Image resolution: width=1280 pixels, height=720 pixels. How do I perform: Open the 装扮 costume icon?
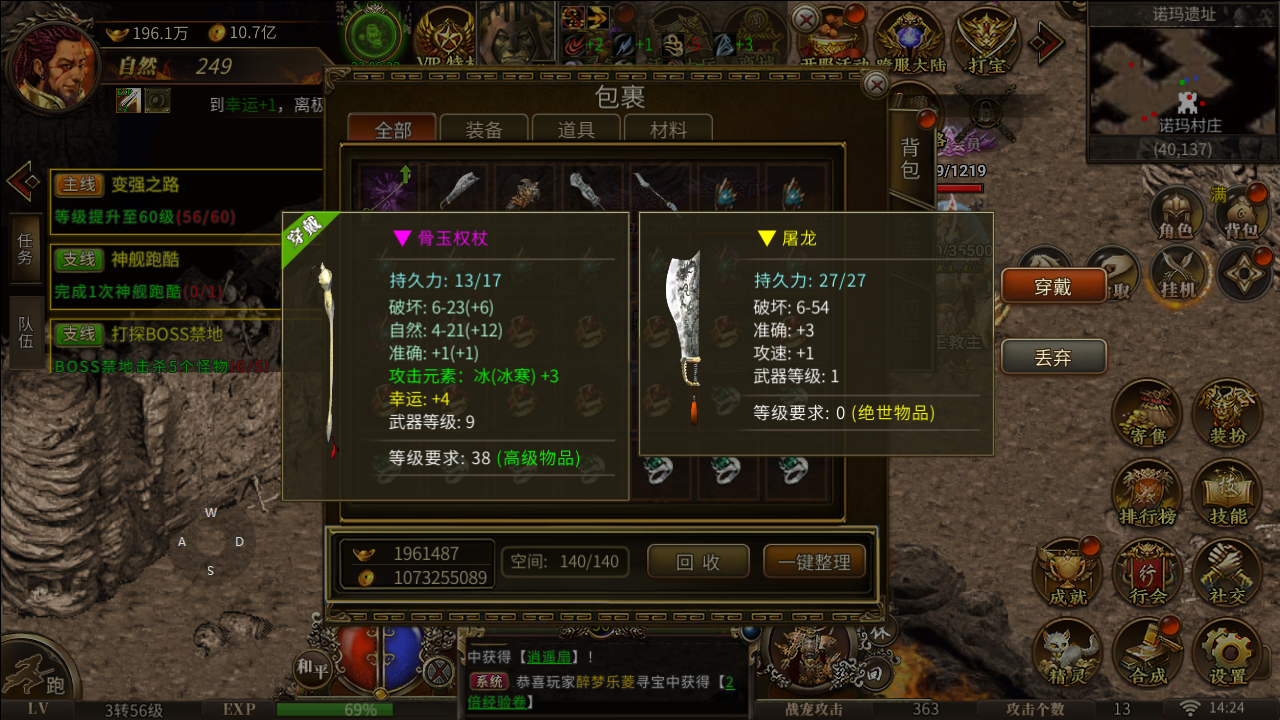click(1227, 414)
